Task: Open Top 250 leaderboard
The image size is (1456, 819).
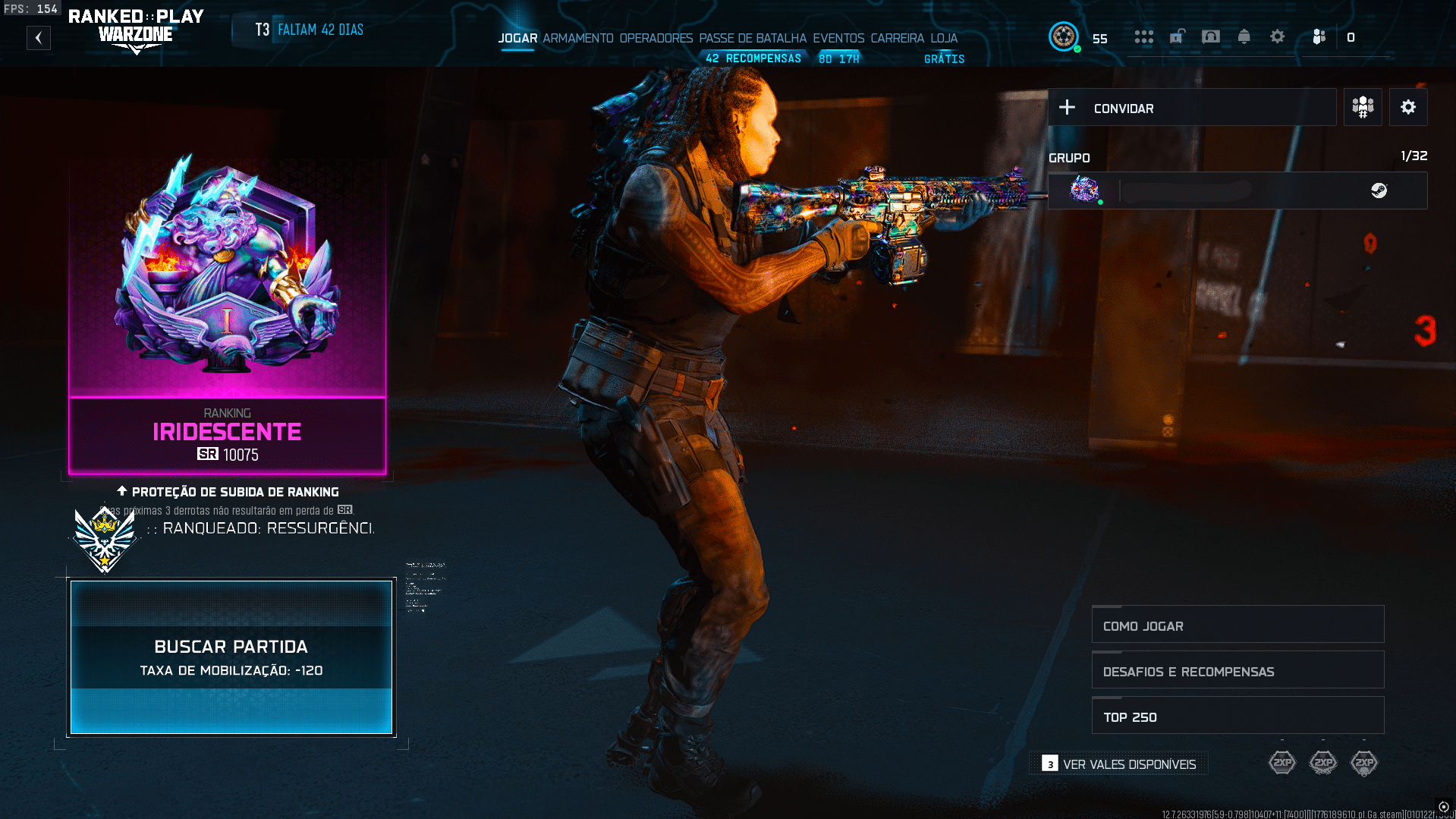Action: [1237, 715]
